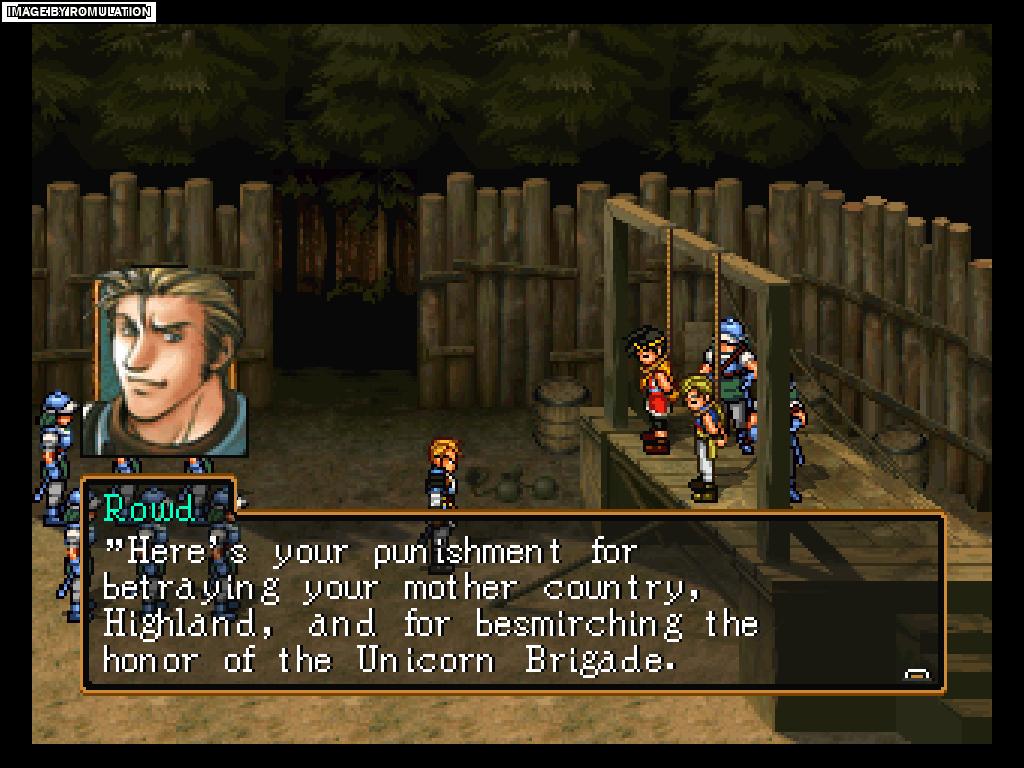Click Rowd's dialogue text box to continue
1024x768 pixels.
point(512,603)
